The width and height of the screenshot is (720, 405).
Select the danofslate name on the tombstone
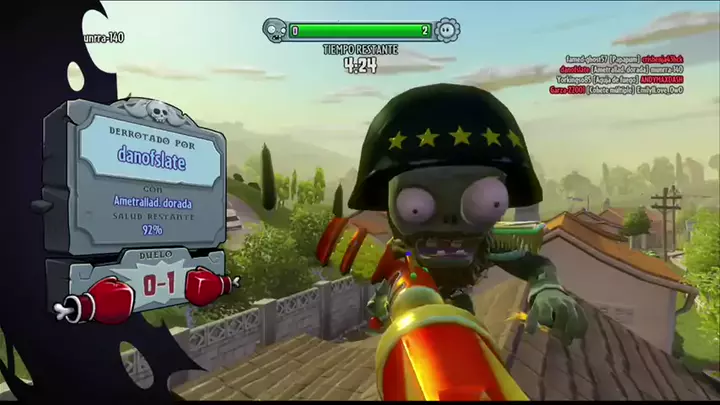[x=151, y=159]
